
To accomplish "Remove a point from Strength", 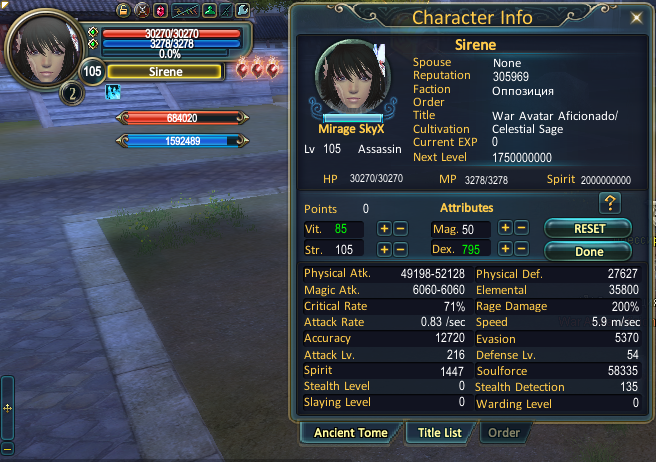I will (400, 249).
